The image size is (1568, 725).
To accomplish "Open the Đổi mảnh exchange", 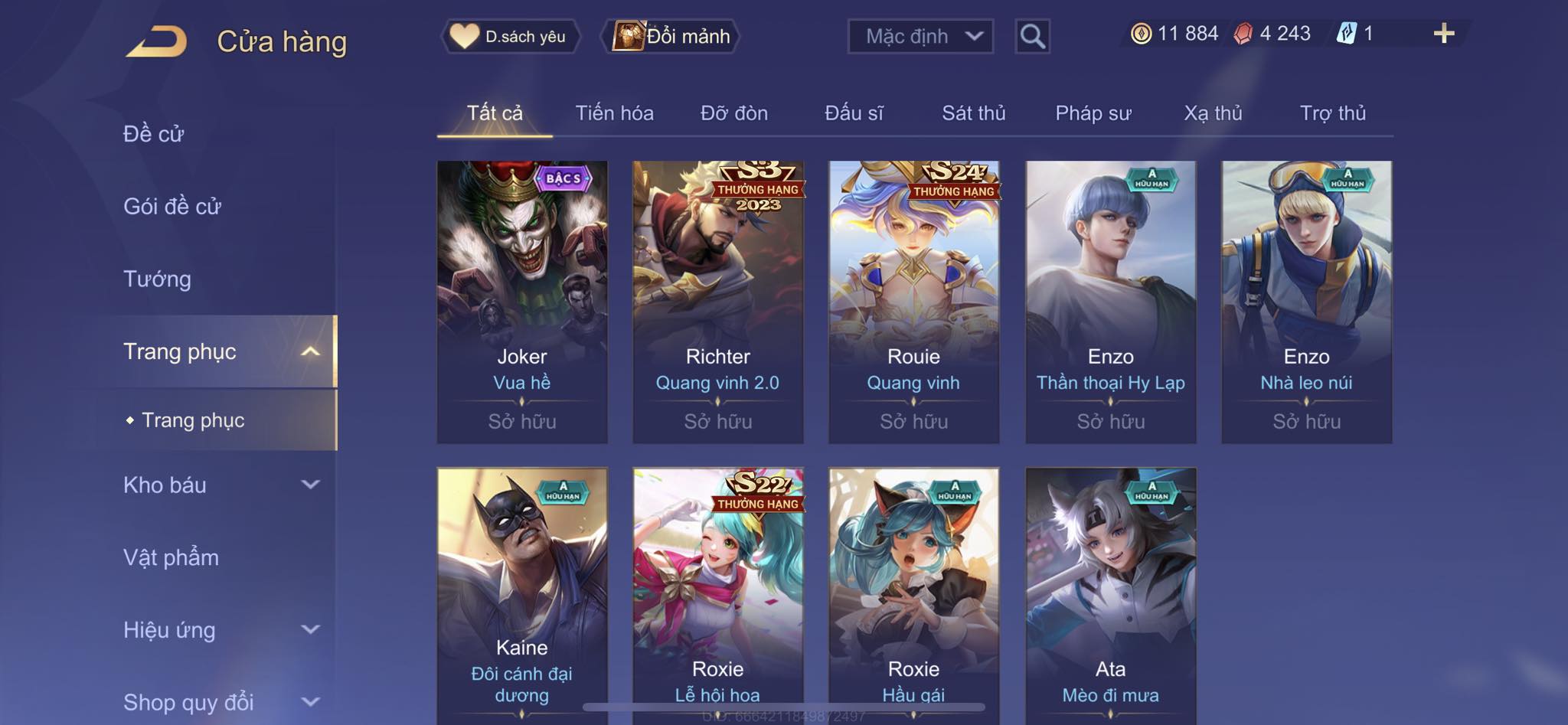I will coord(672,36).
